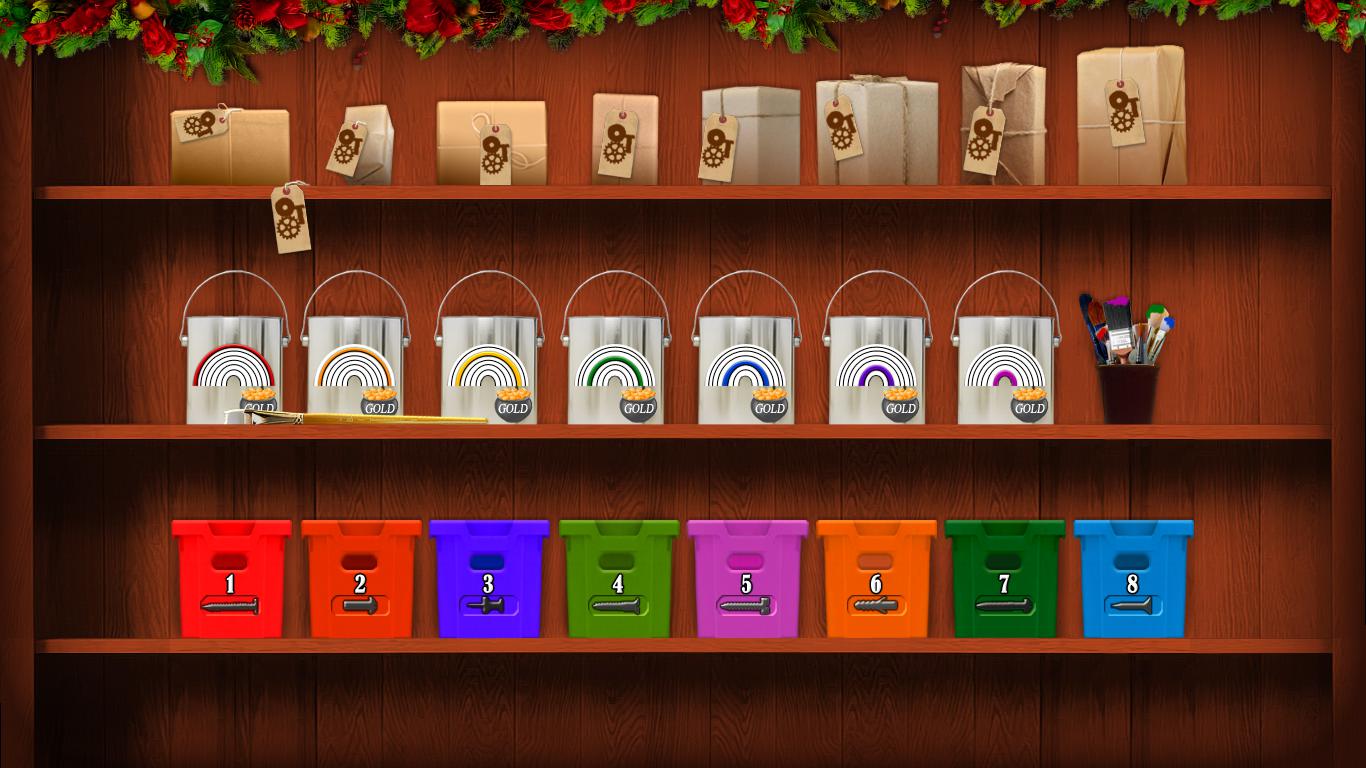Click the paint can with yellow rainbow band

point(489,365)
